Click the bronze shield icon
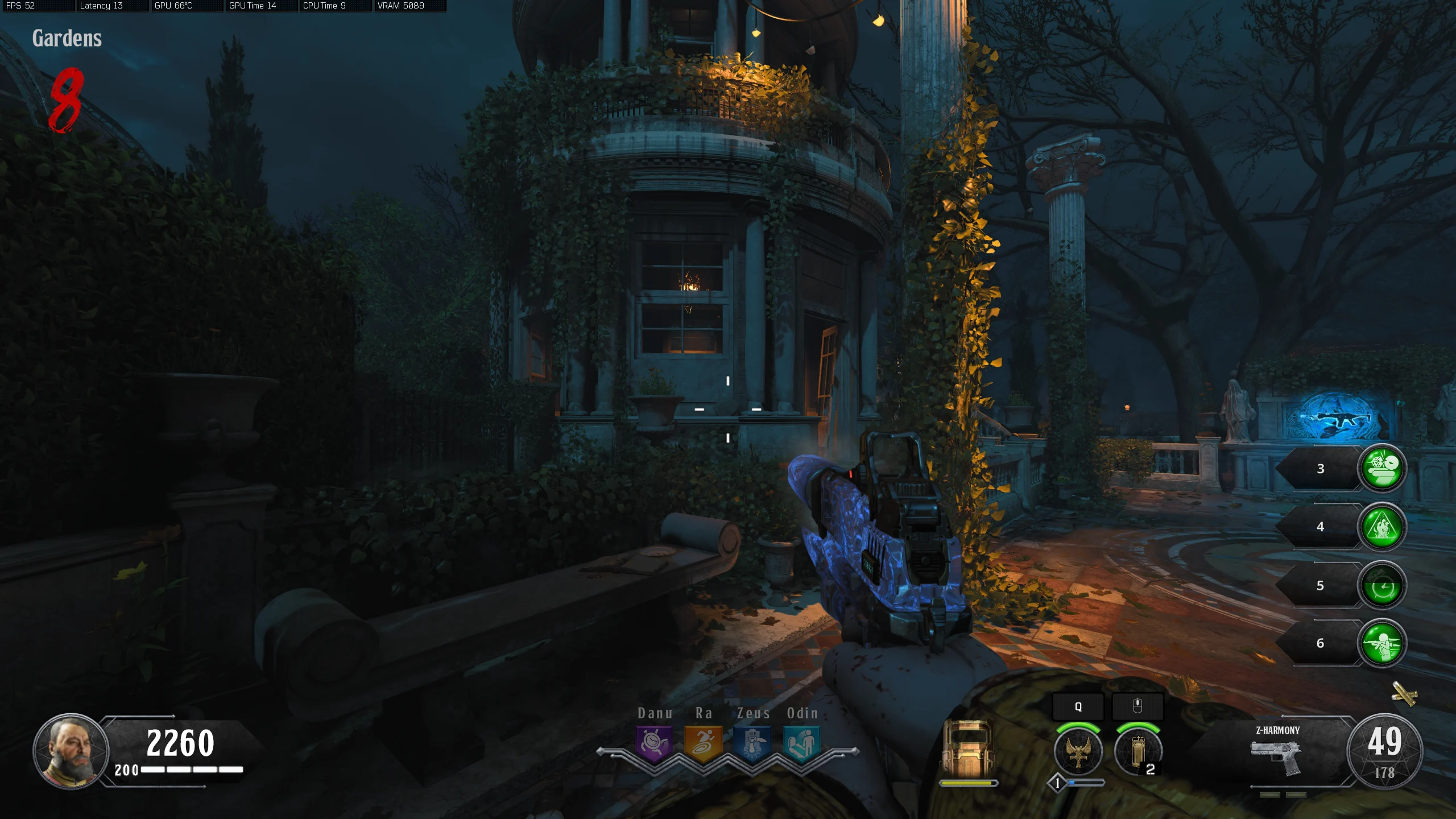1456x819 pixels. (x=967, y=749)
